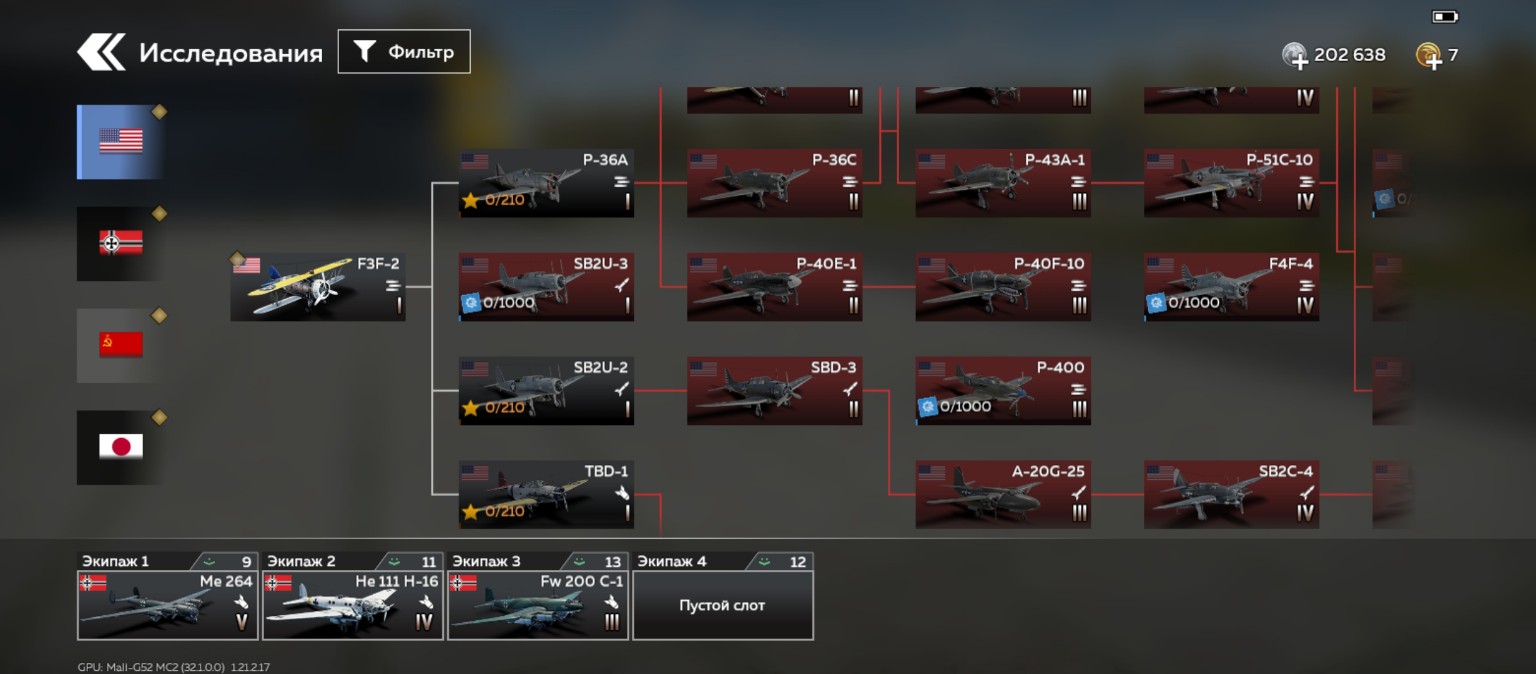The image size is (1536, 674).
Task: Open the P-40E-1 research node
Action: pyautogui.click(x=774, y=287)
